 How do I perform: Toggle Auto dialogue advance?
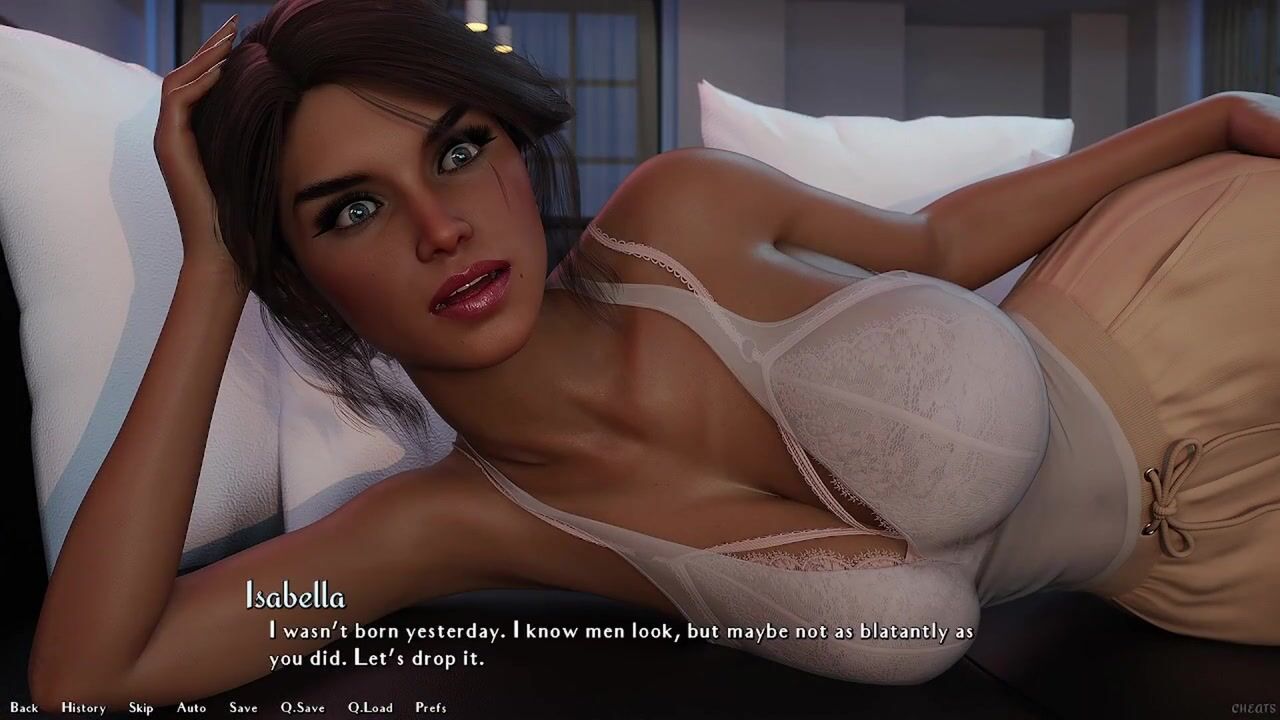click(191, 707)
